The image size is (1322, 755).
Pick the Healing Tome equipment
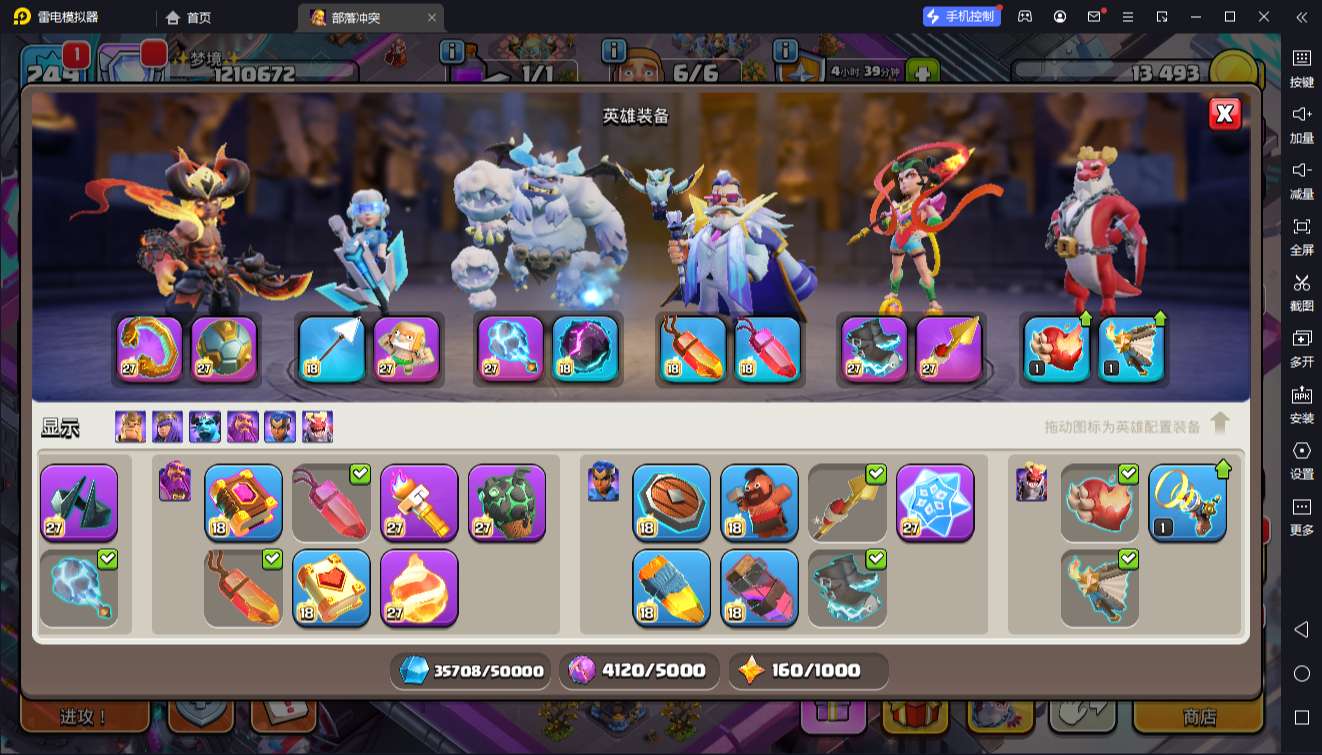coord(331,587)
